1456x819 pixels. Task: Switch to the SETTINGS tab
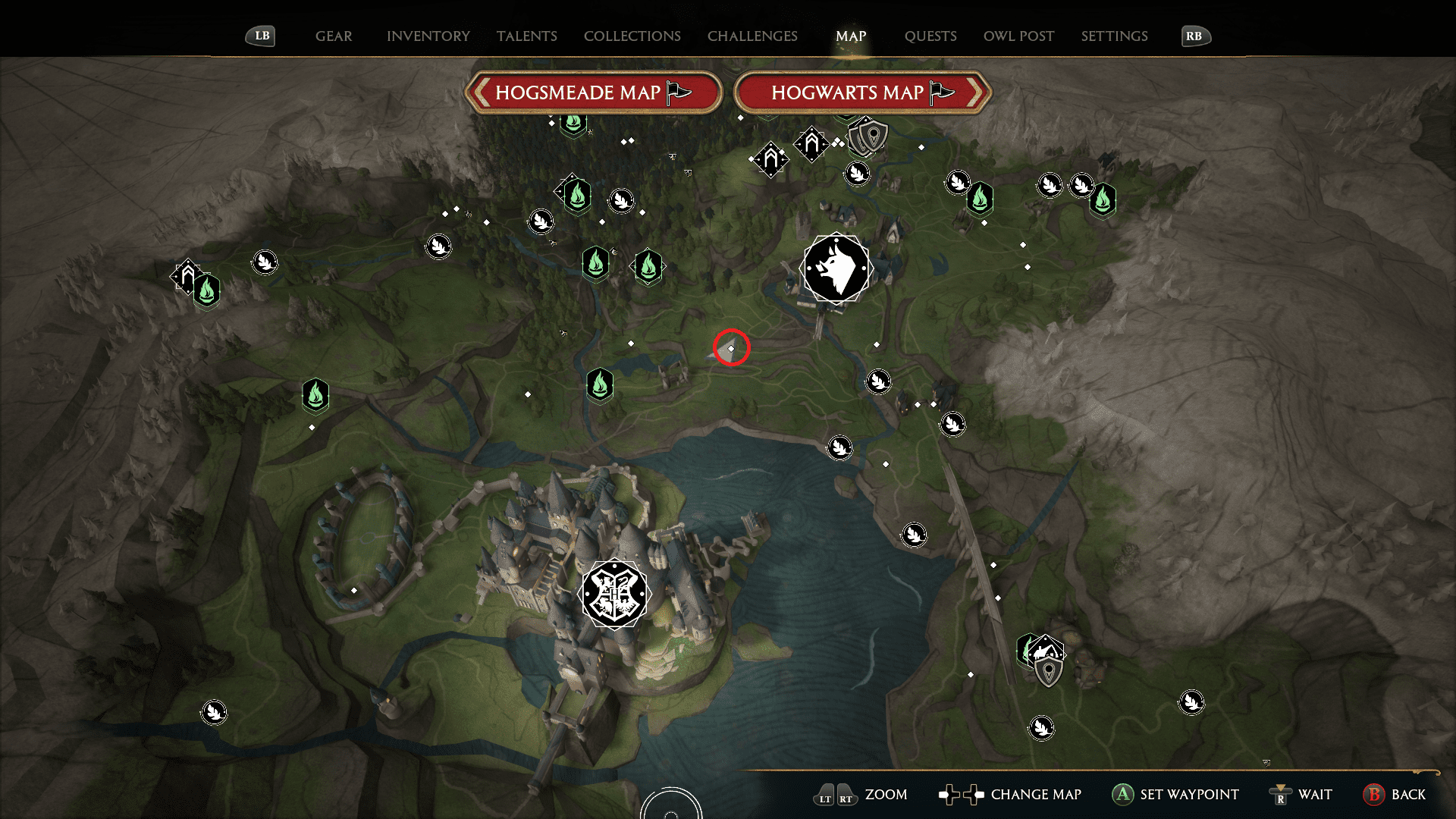[1114, 36]
